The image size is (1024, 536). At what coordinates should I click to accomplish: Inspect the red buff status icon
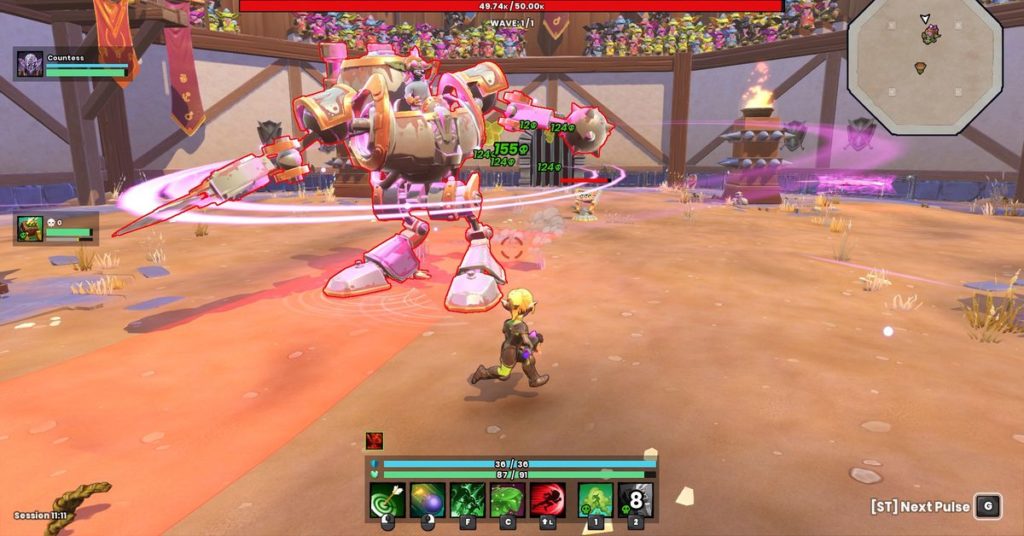click(x=374, y=440)
